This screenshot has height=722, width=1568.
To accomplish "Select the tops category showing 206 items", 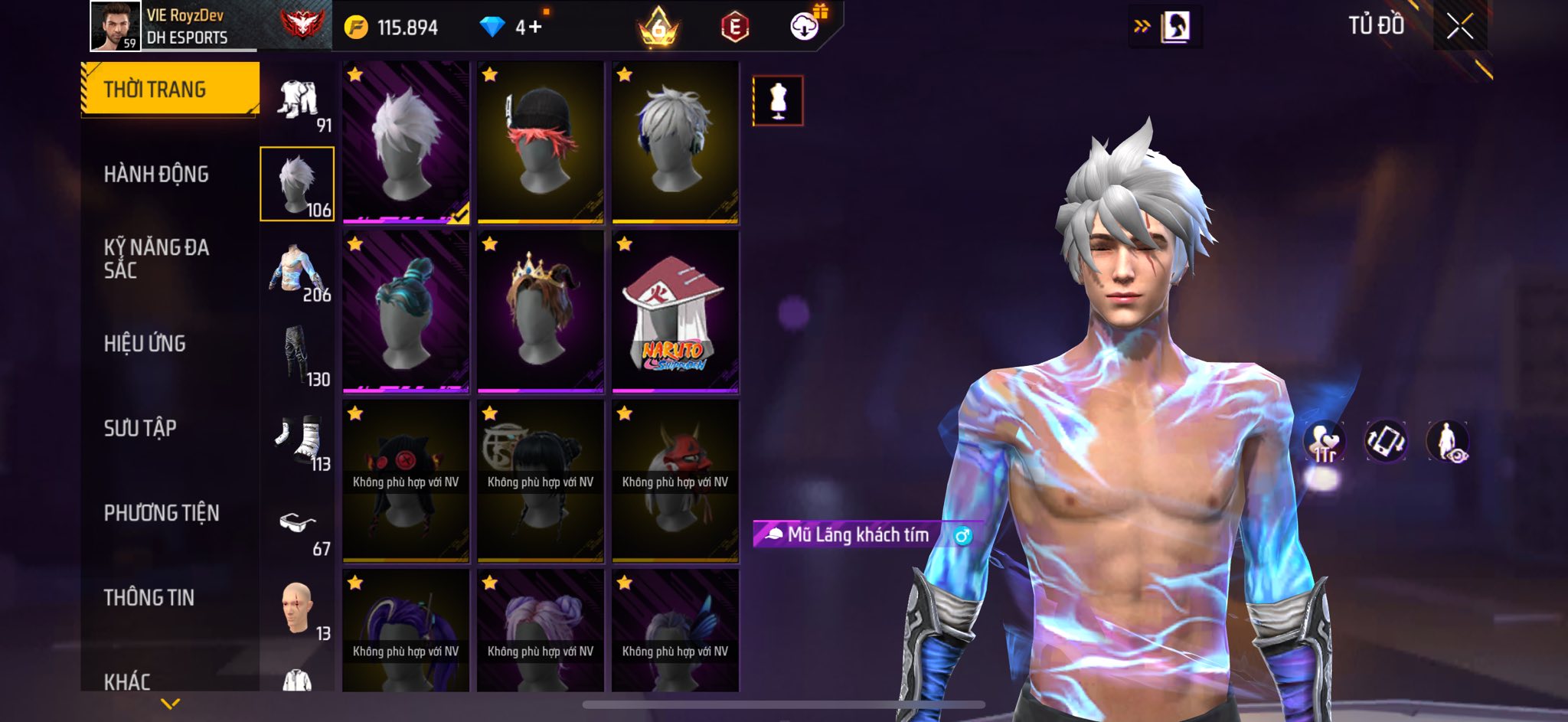I will tap(297, 270).
